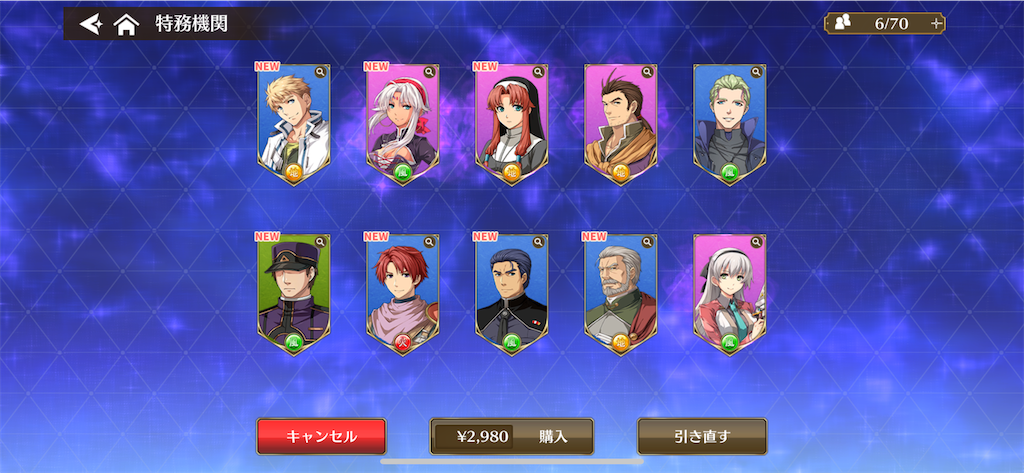Redraw characters with 引き直す

(702, 436)
